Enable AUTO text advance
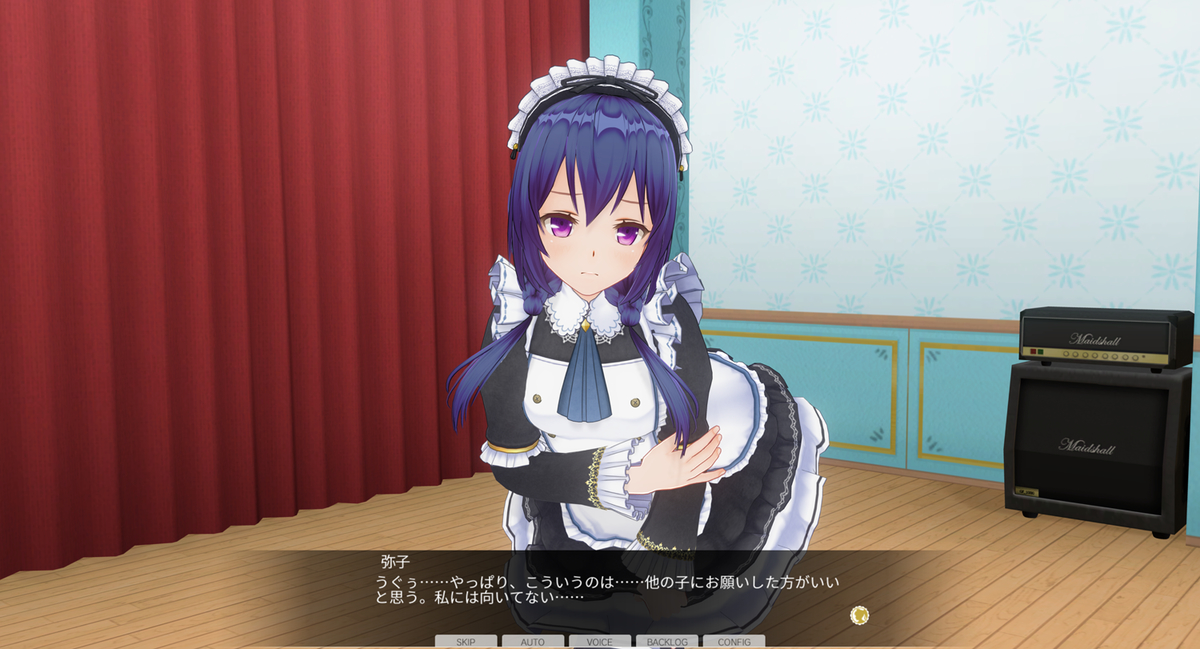 tap(533, 641)
